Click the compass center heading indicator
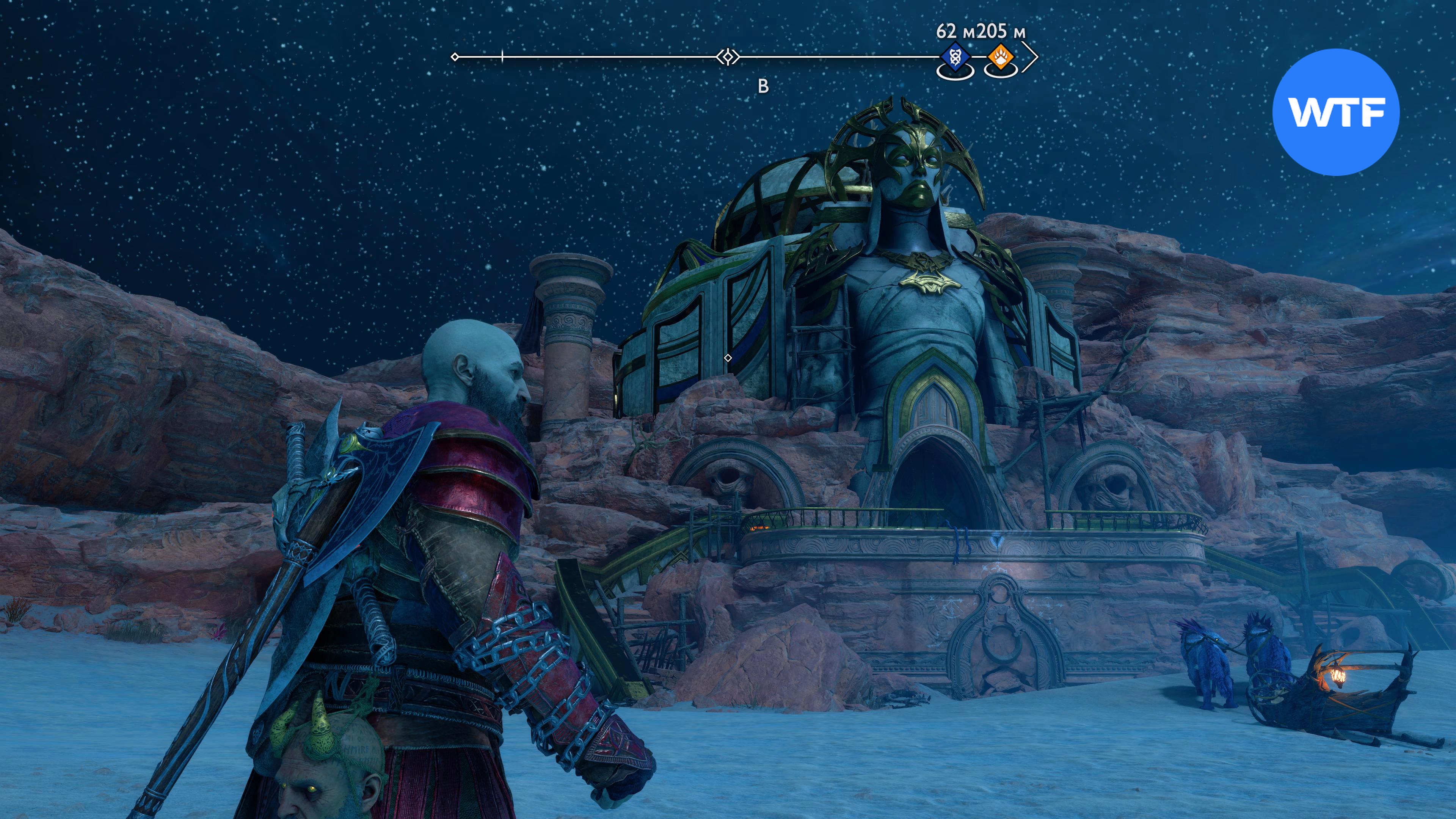 coord(728,57)
